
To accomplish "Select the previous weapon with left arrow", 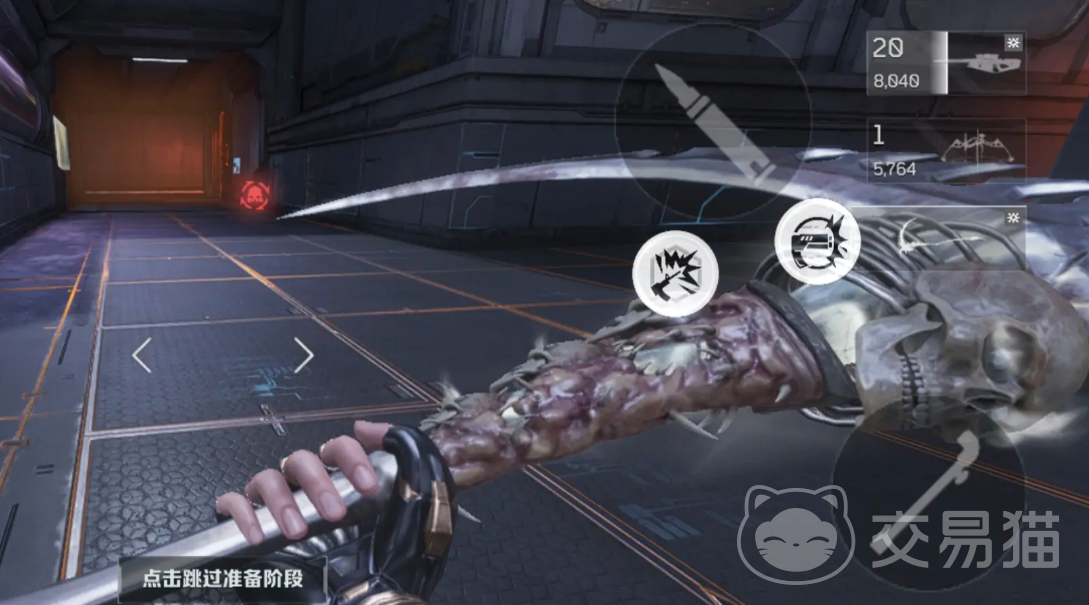I will (x=142, y=354).
